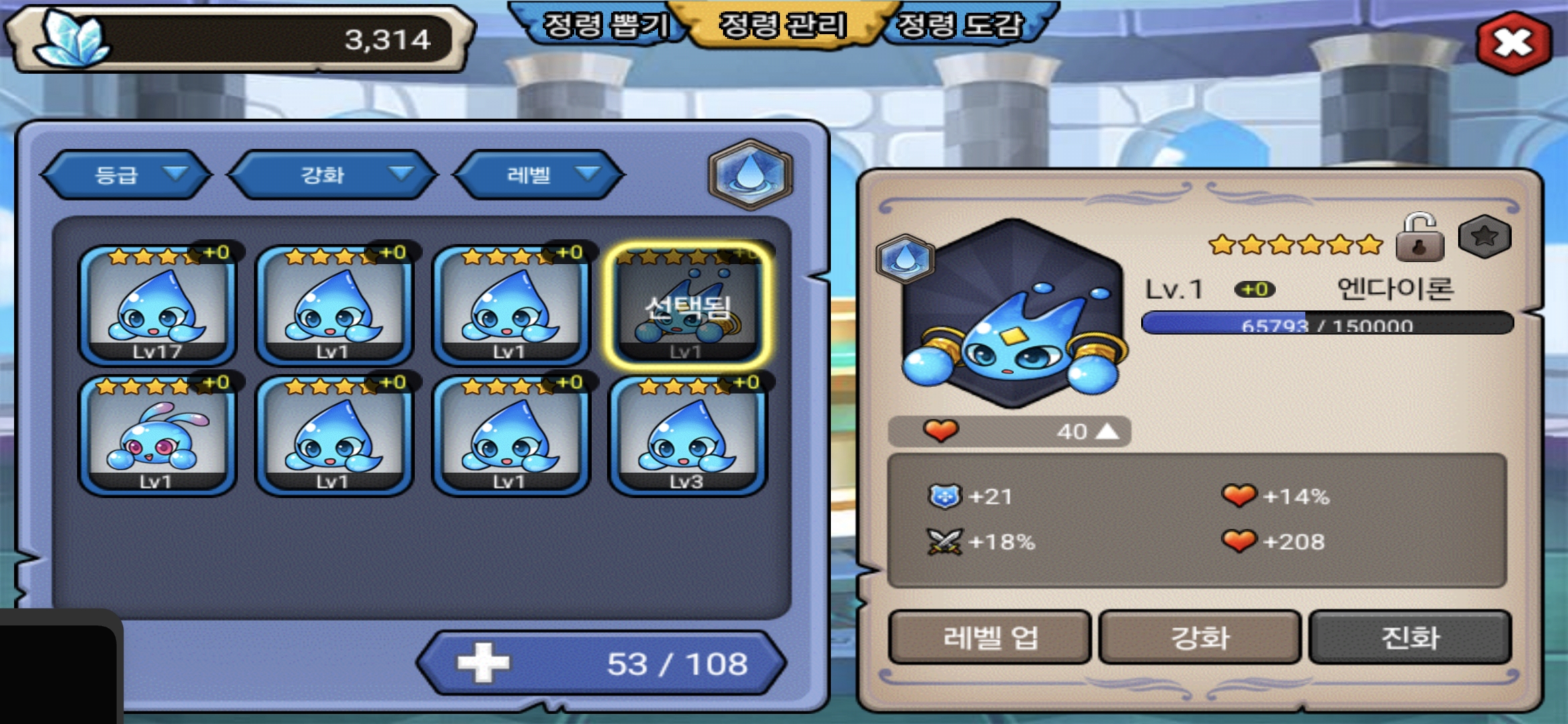Open the 강화 enhancement button
This screenshot has width=1568, height=724.
pyautogui.click(x=1199, y=637)
